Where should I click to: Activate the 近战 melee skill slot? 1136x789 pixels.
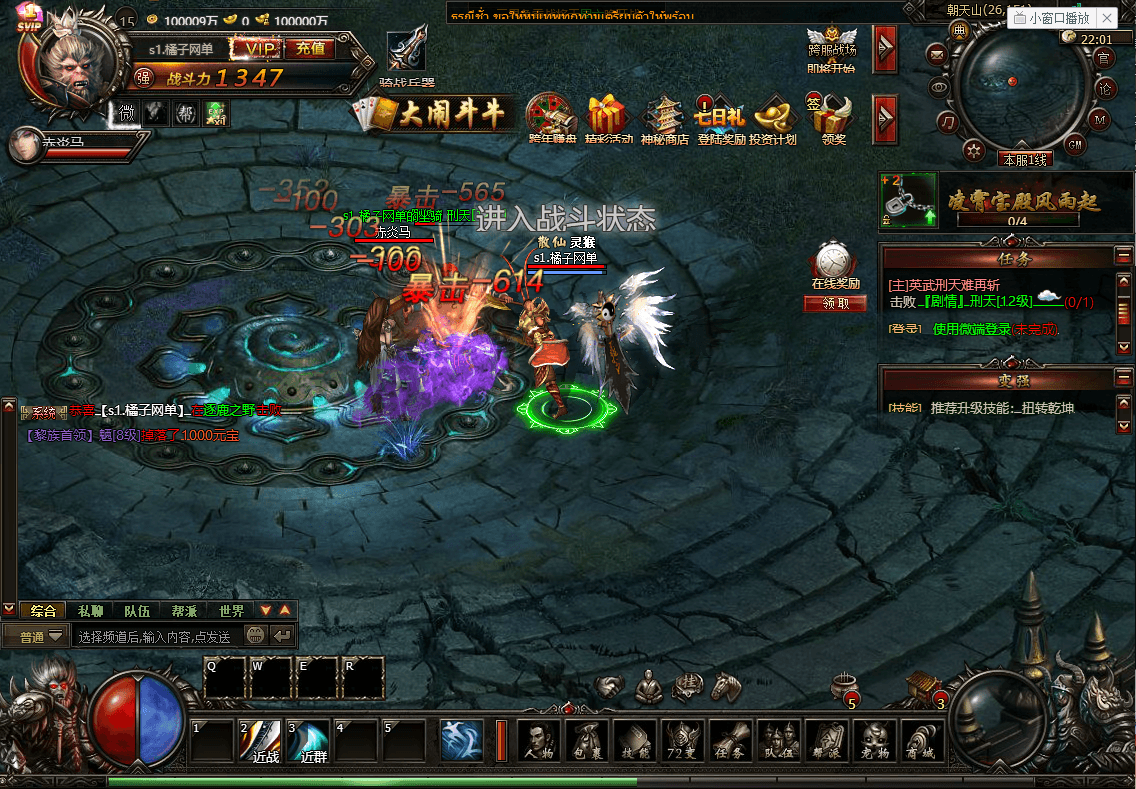pos(264,741)
